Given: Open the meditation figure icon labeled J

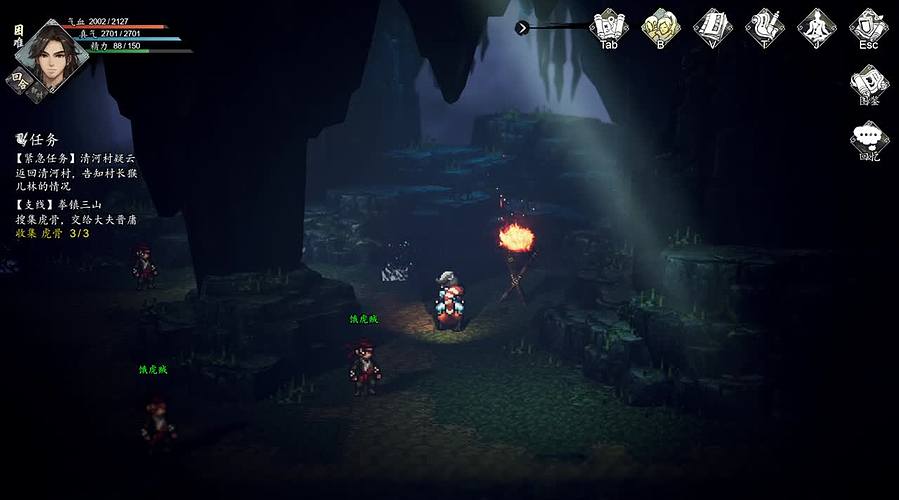Looking at the screenshot, I should coord(817,26).
